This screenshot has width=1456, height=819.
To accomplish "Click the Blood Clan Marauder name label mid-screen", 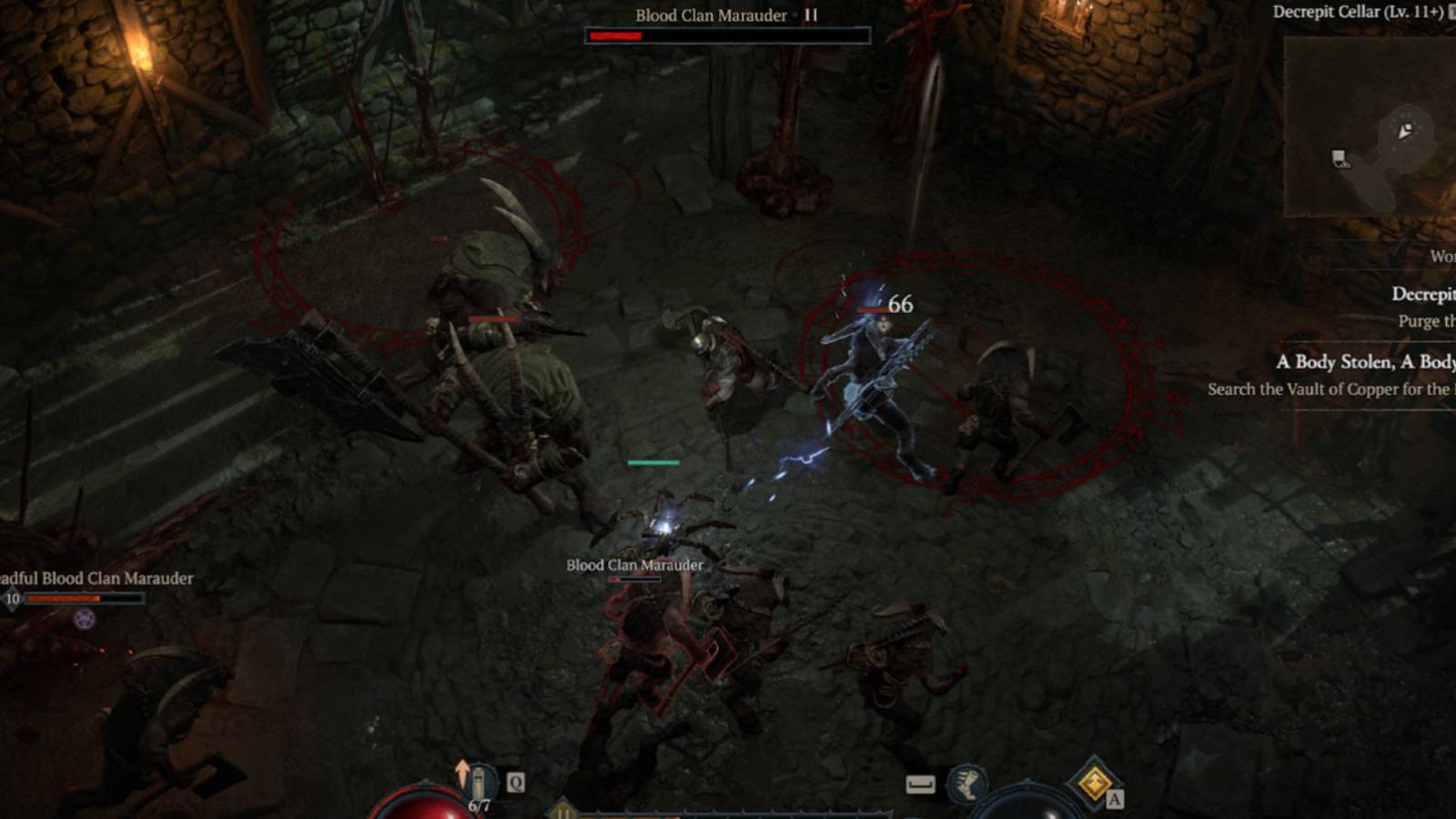I will point(634,564).
